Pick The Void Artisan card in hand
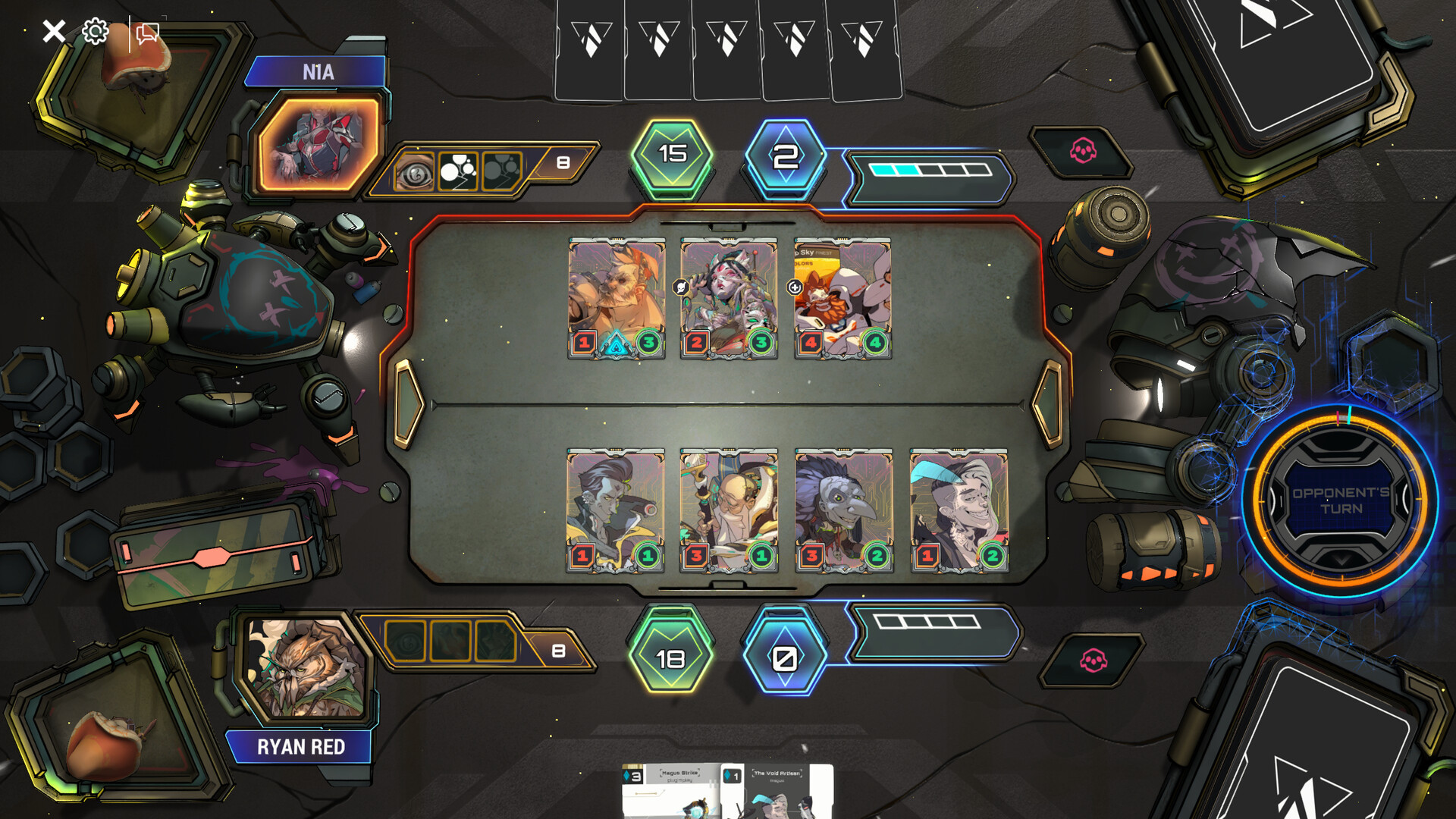1456x819 pixels. [776, 792]
